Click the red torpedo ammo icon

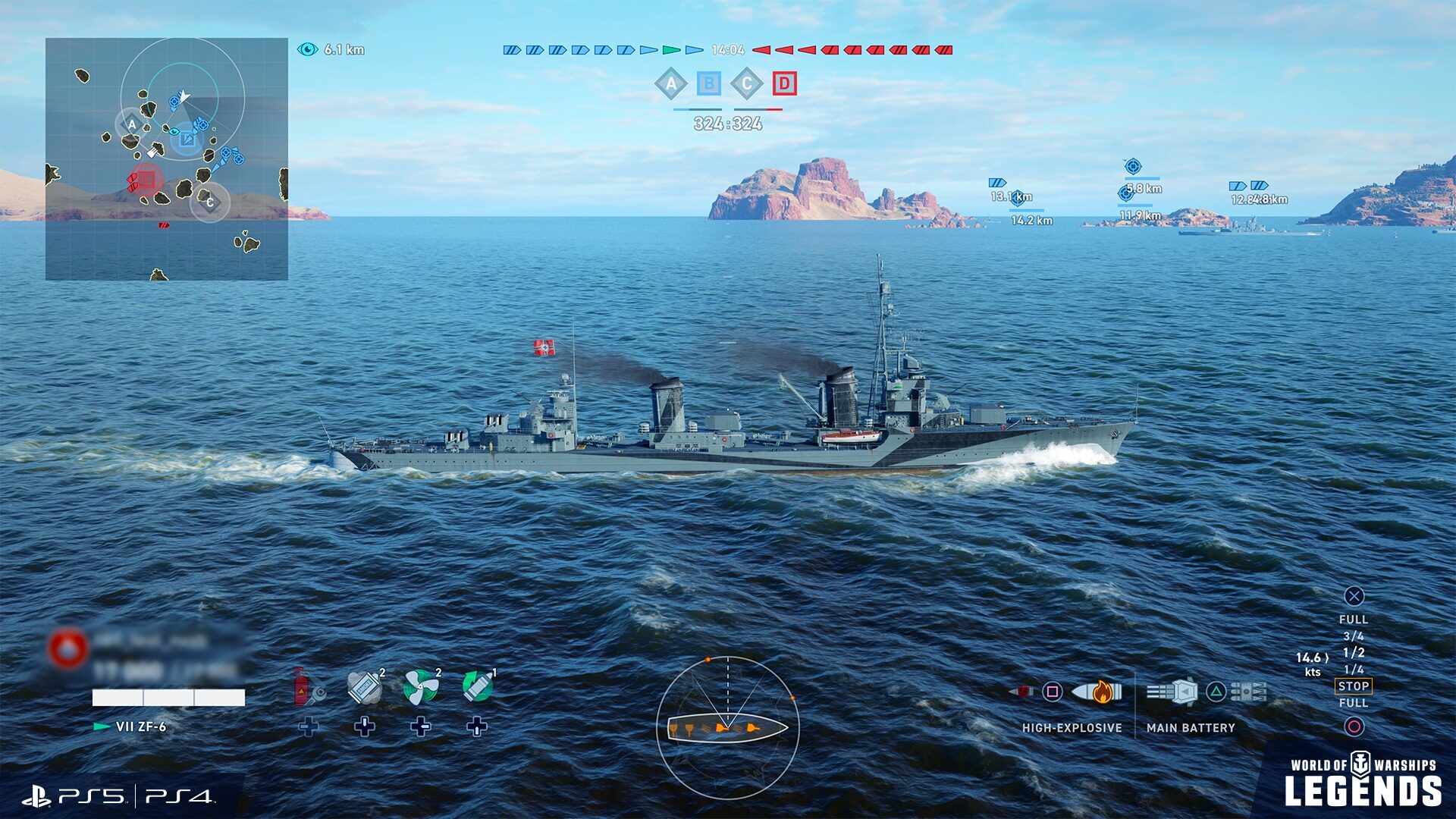pos(1022,692)
